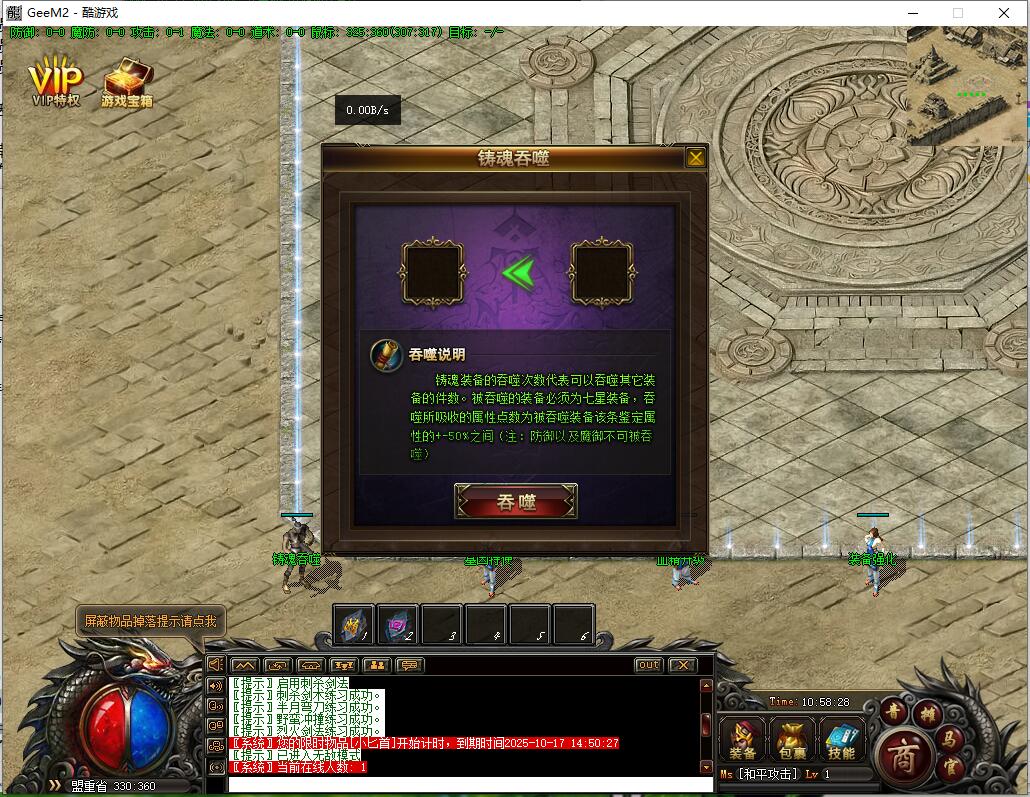Close the chat panel with its X button
Viewport: 1030px width, 797px height.
682,665
